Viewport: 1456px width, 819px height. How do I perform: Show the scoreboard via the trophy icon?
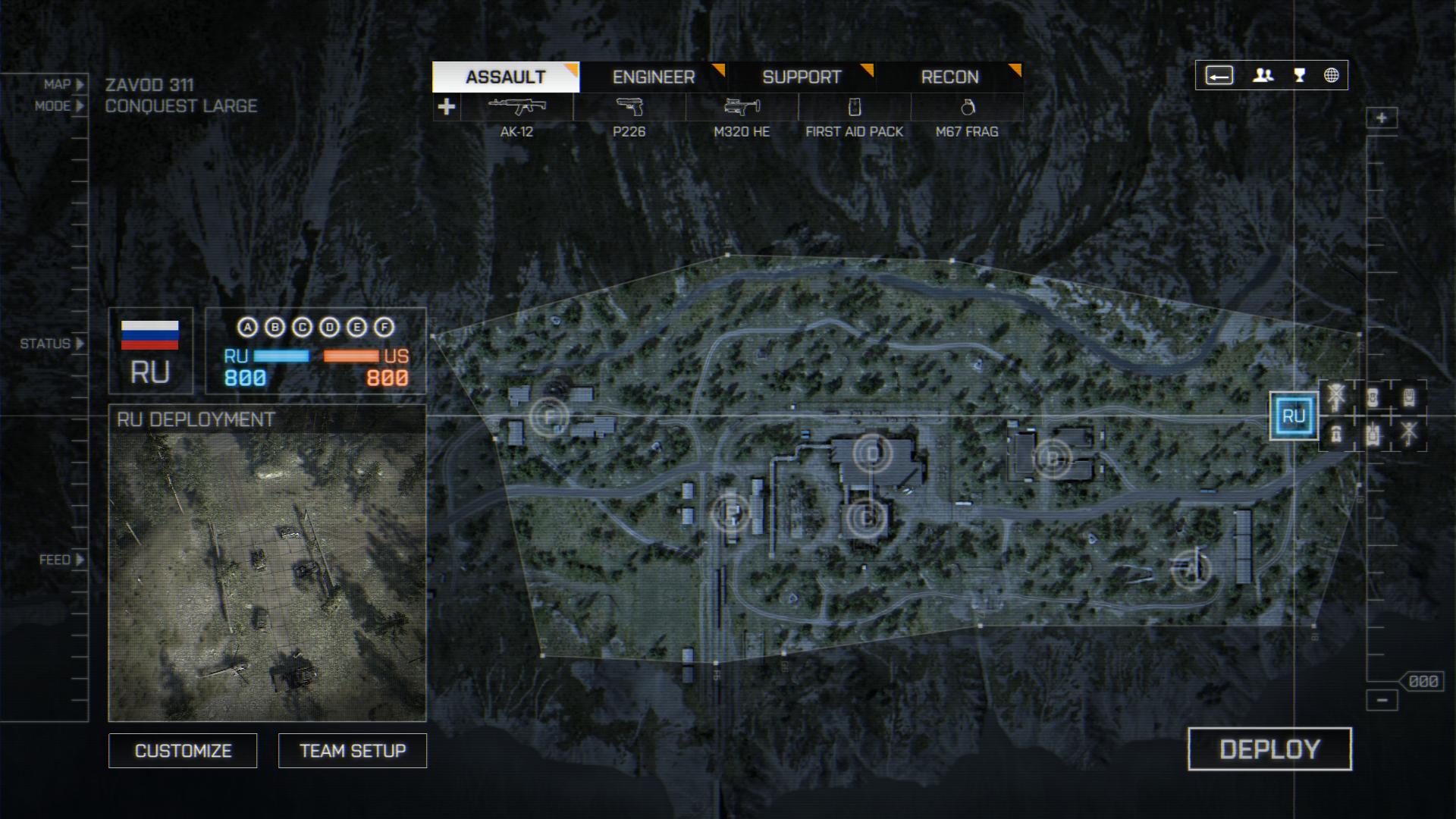tap(1300, 75)
